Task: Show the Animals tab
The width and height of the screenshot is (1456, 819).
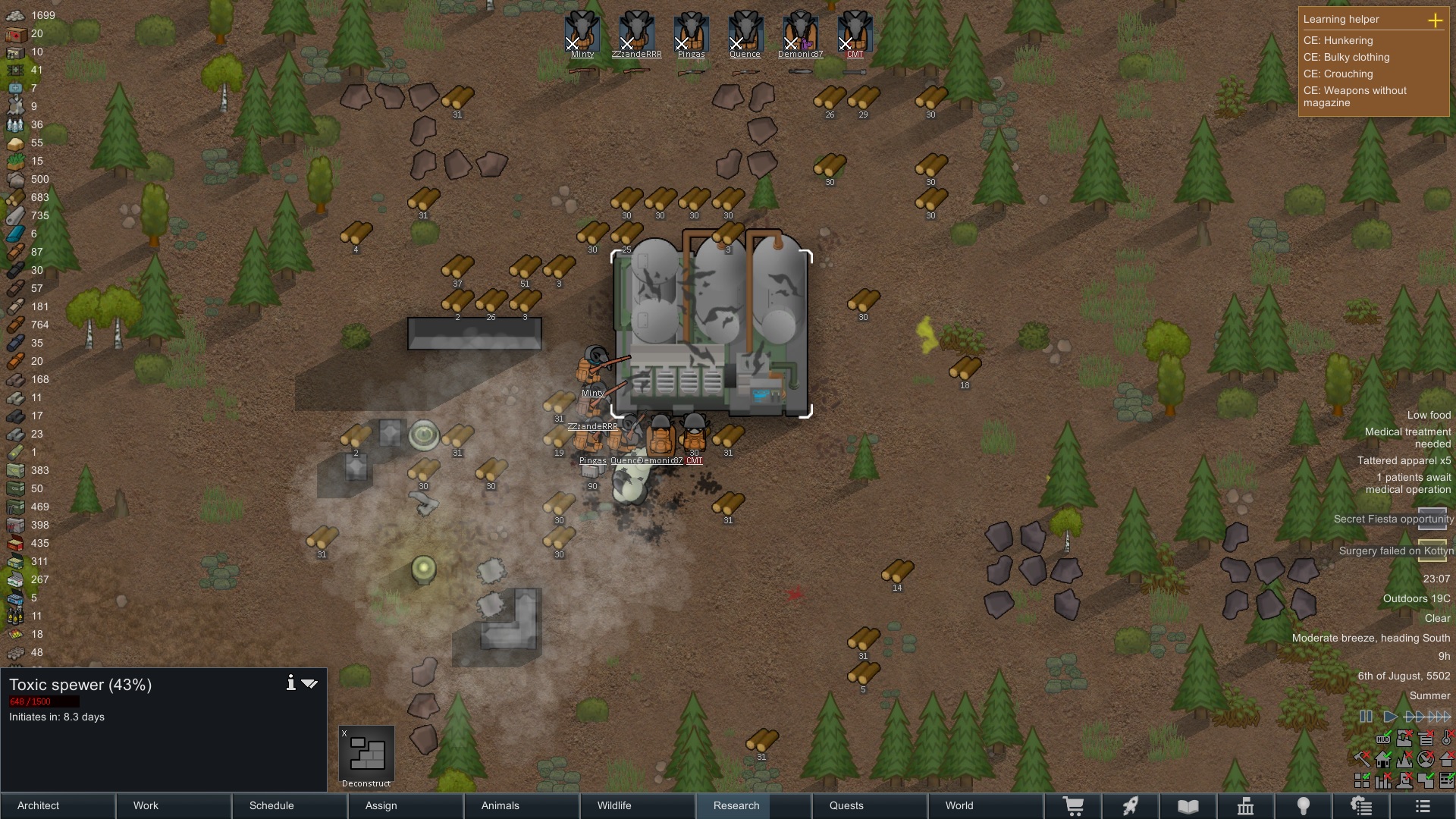Action: pos(523,805)
